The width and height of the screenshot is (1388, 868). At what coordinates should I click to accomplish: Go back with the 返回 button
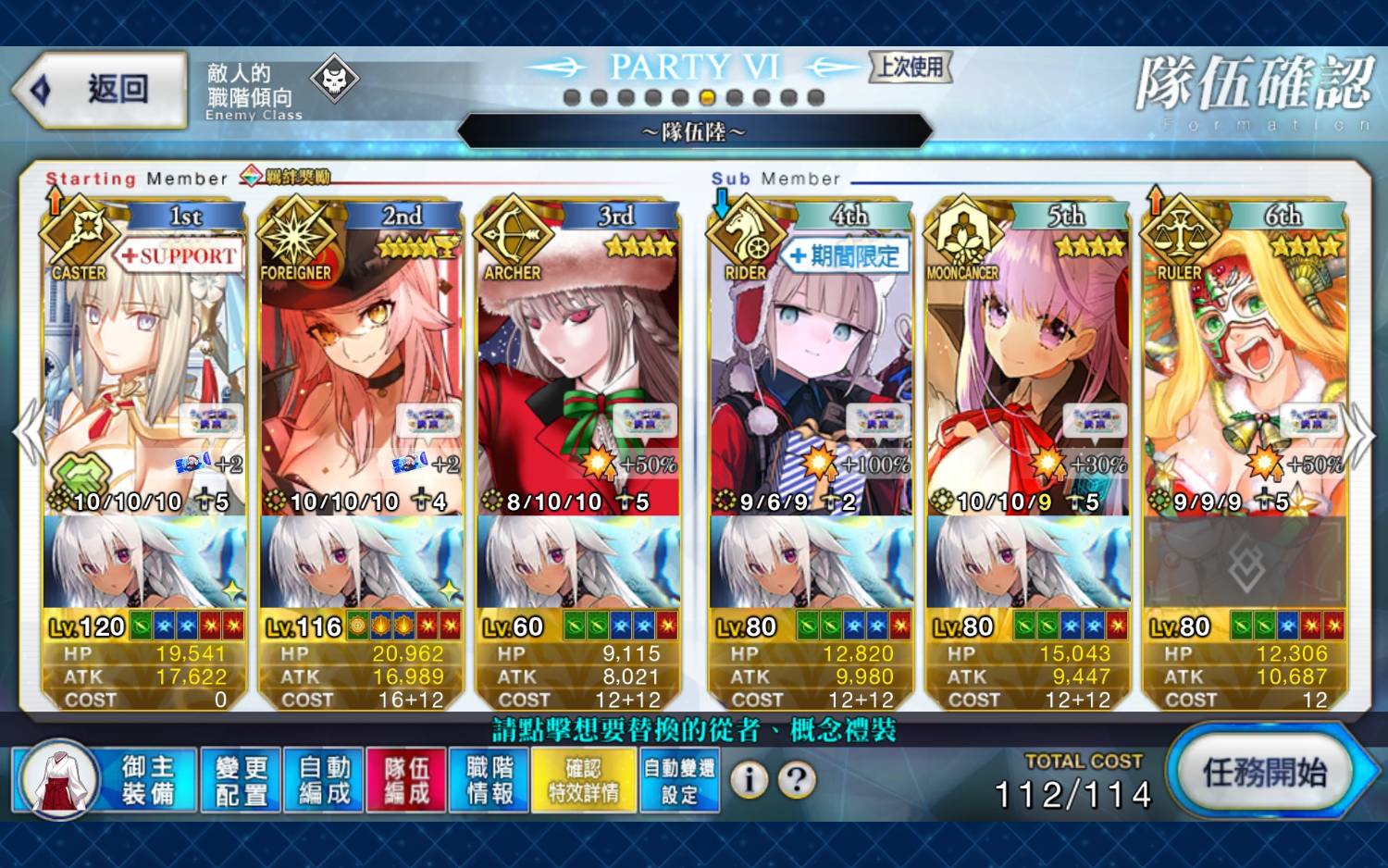(x=100, y=90)
